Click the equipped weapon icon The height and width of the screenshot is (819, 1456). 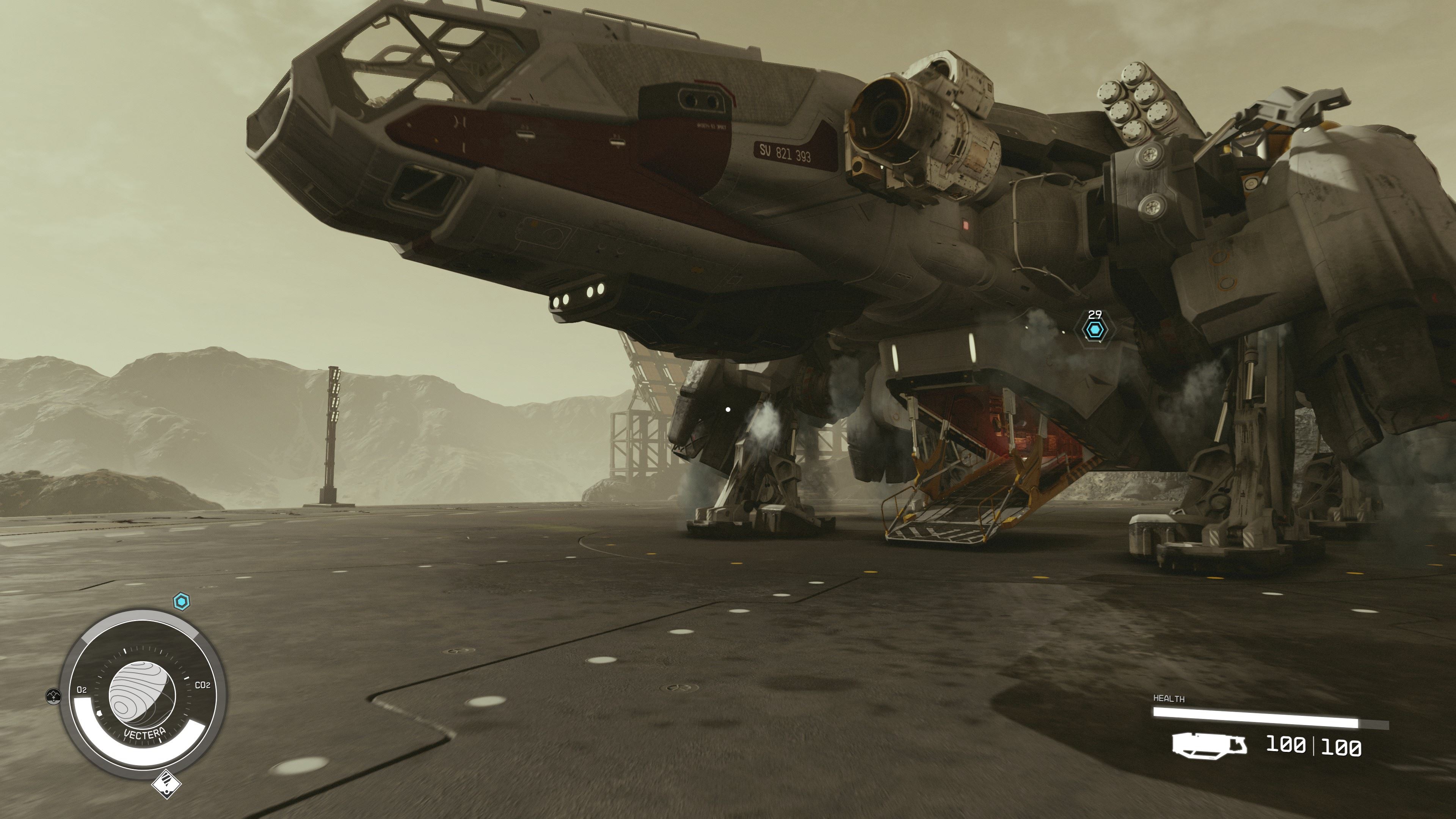tap(1209, 745)
